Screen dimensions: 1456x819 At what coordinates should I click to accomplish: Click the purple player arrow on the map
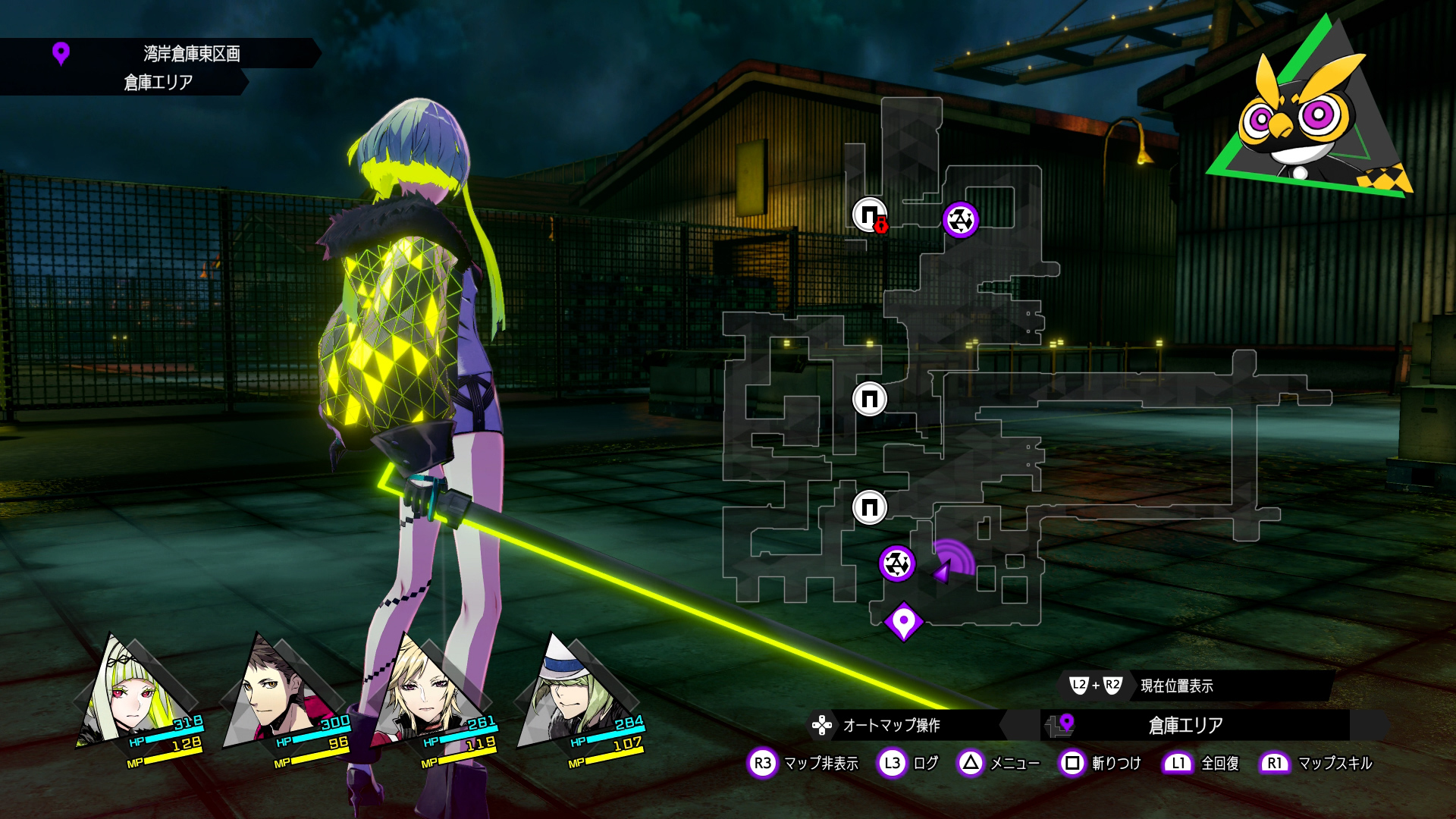(943, 571)
